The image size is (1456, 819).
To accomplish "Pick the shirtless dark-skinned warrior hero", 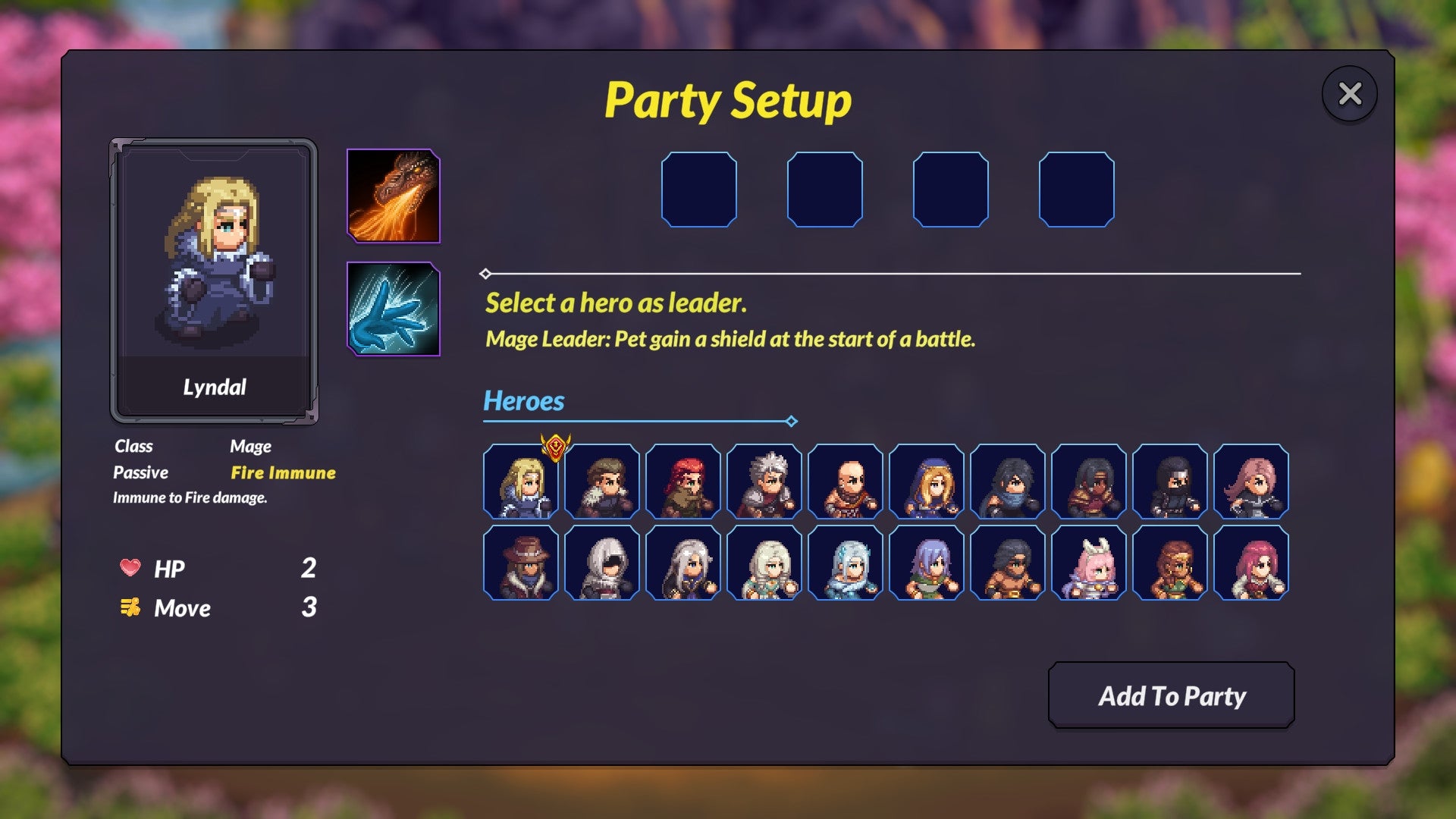I will [1009, 563].
